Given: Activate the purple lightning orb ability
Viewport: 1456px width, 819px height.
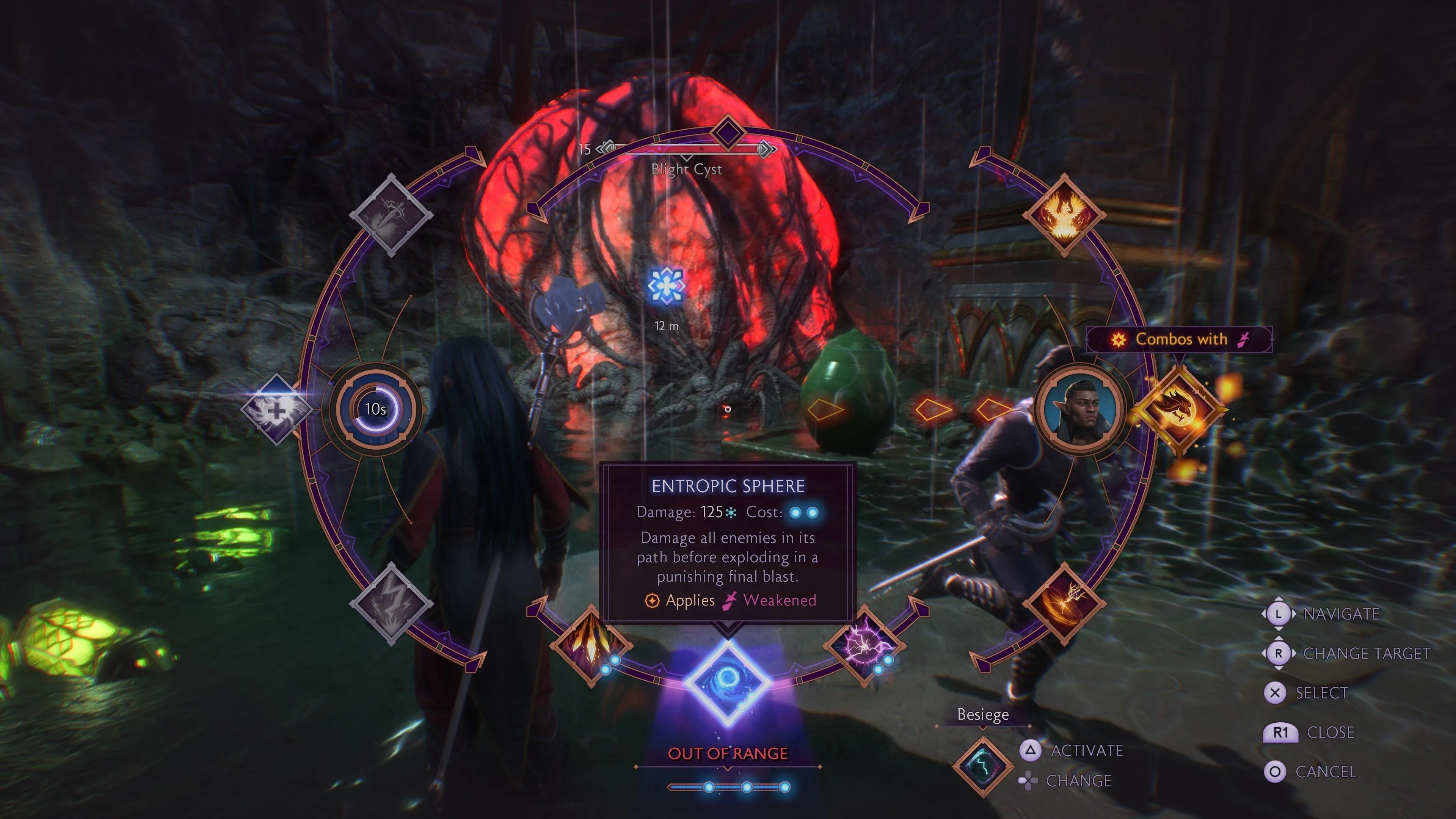Looking at the screenshot, I should (865, 645).
